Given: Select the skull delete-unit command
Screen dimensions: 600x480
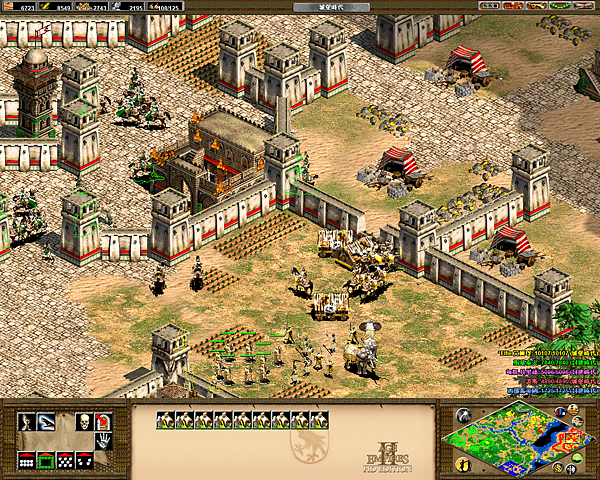Looking at the screenshot, I should (x=84, y=422).
